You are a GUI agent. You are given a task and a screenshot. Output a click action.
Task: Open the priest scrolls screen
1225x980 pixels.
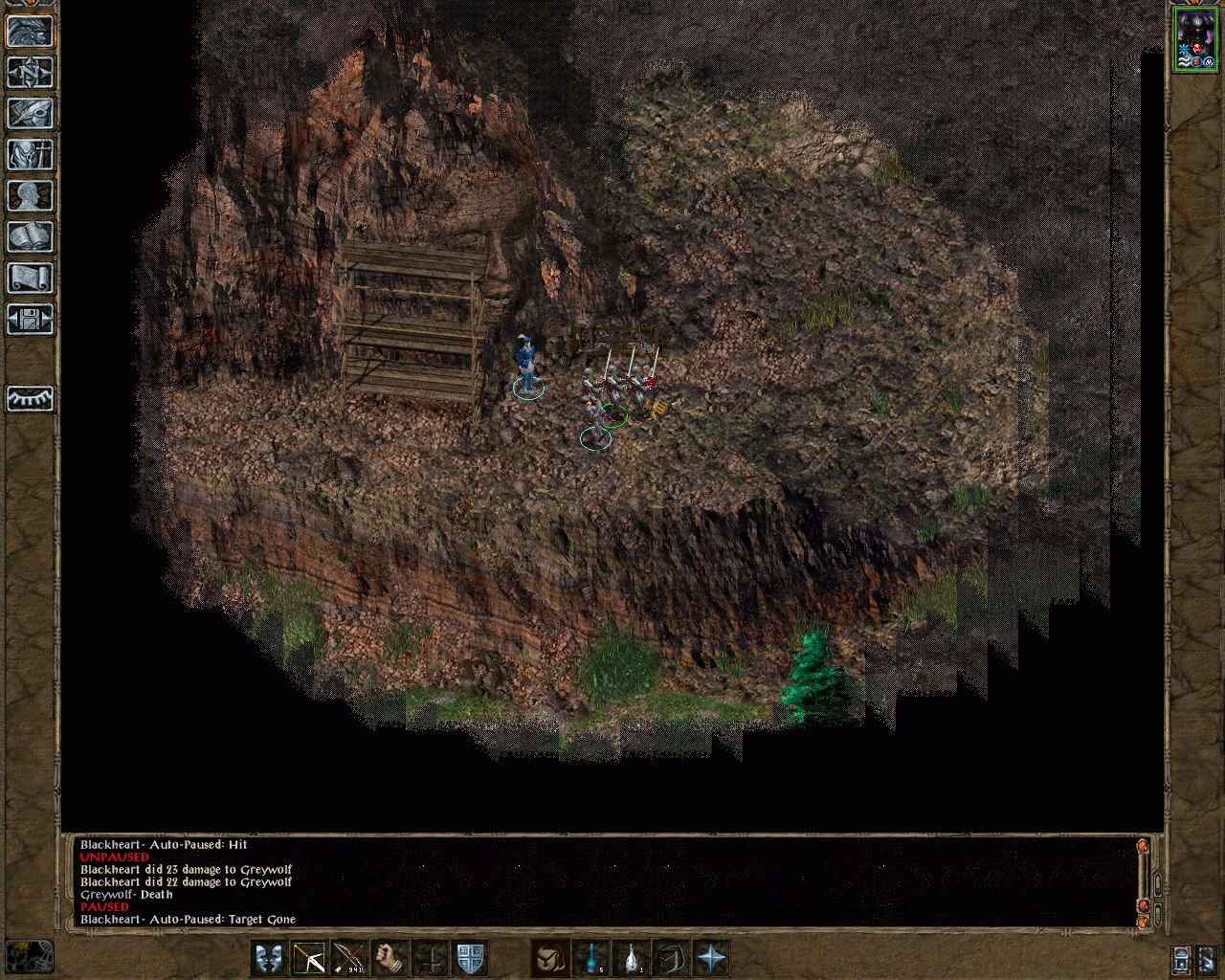click(x=29, y=278)
